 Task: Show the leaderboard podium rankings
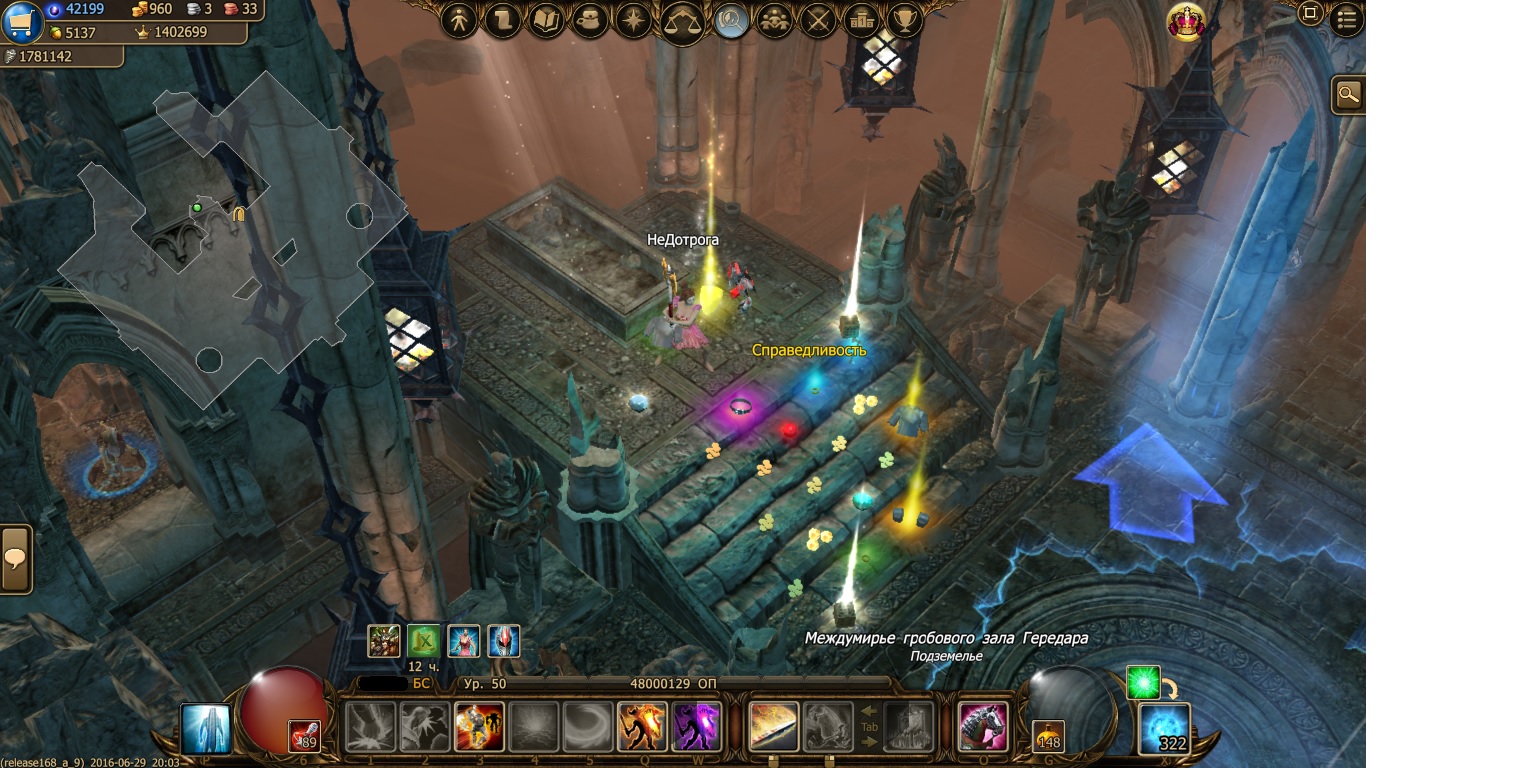(x=861, y=20)
